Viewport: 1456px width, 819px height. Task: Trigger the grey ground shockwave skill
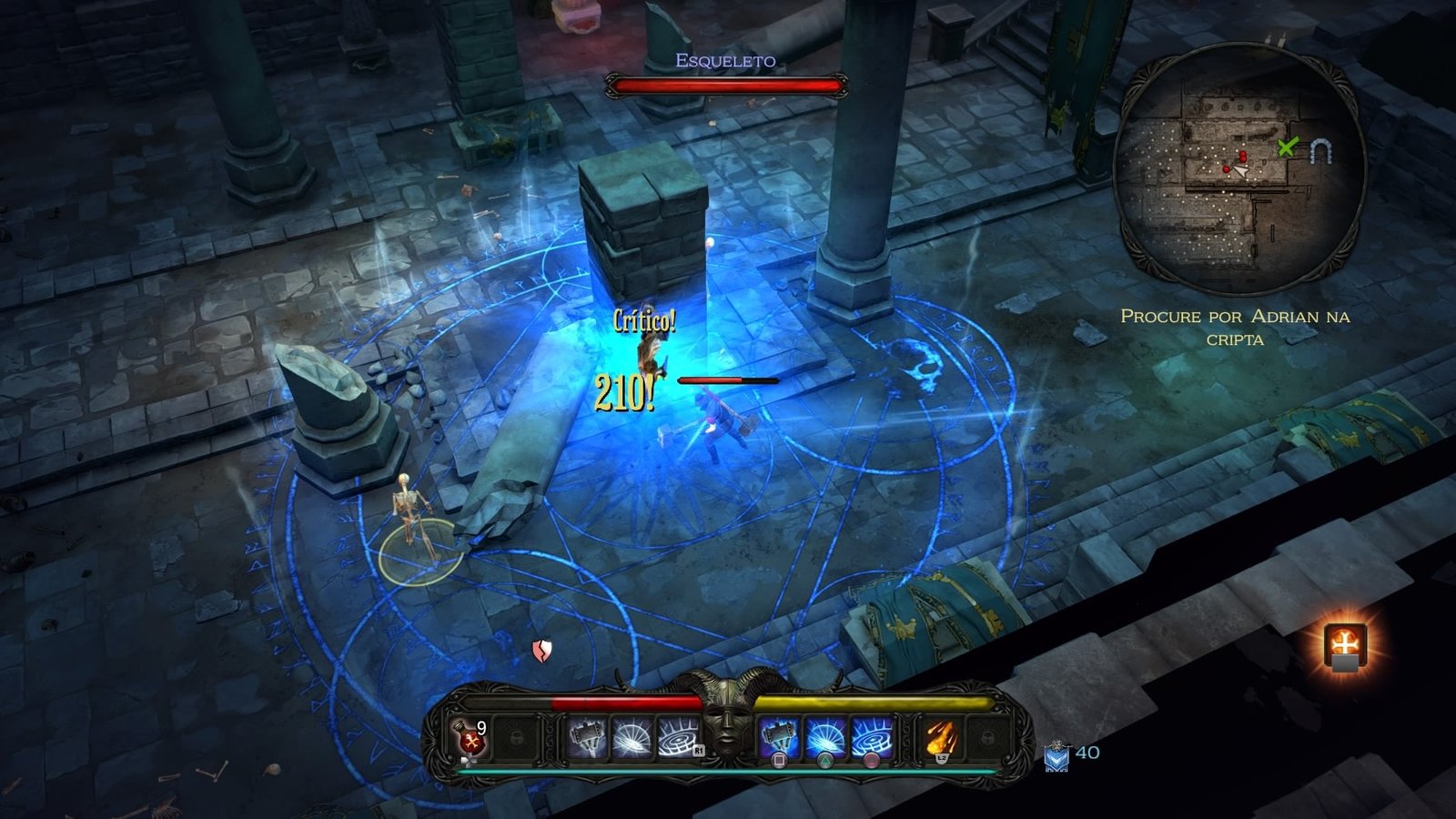678,737
